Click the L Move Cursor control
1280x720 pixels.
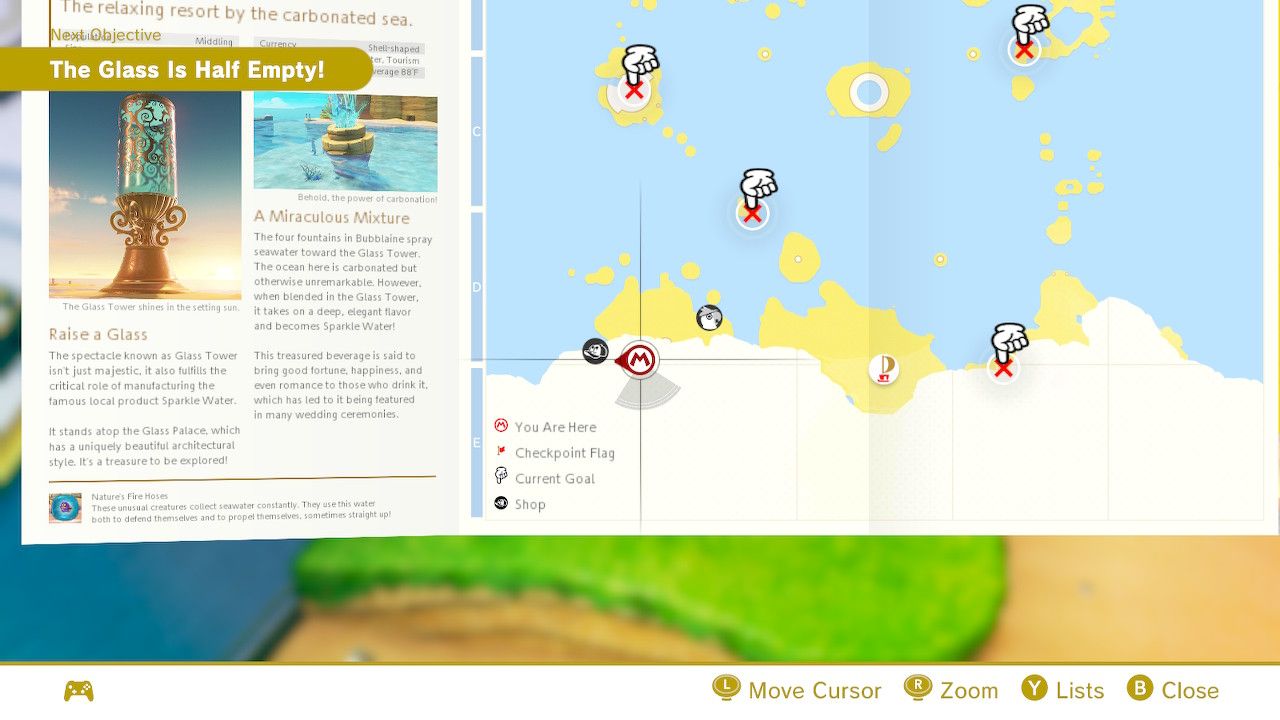pos(797,690)
